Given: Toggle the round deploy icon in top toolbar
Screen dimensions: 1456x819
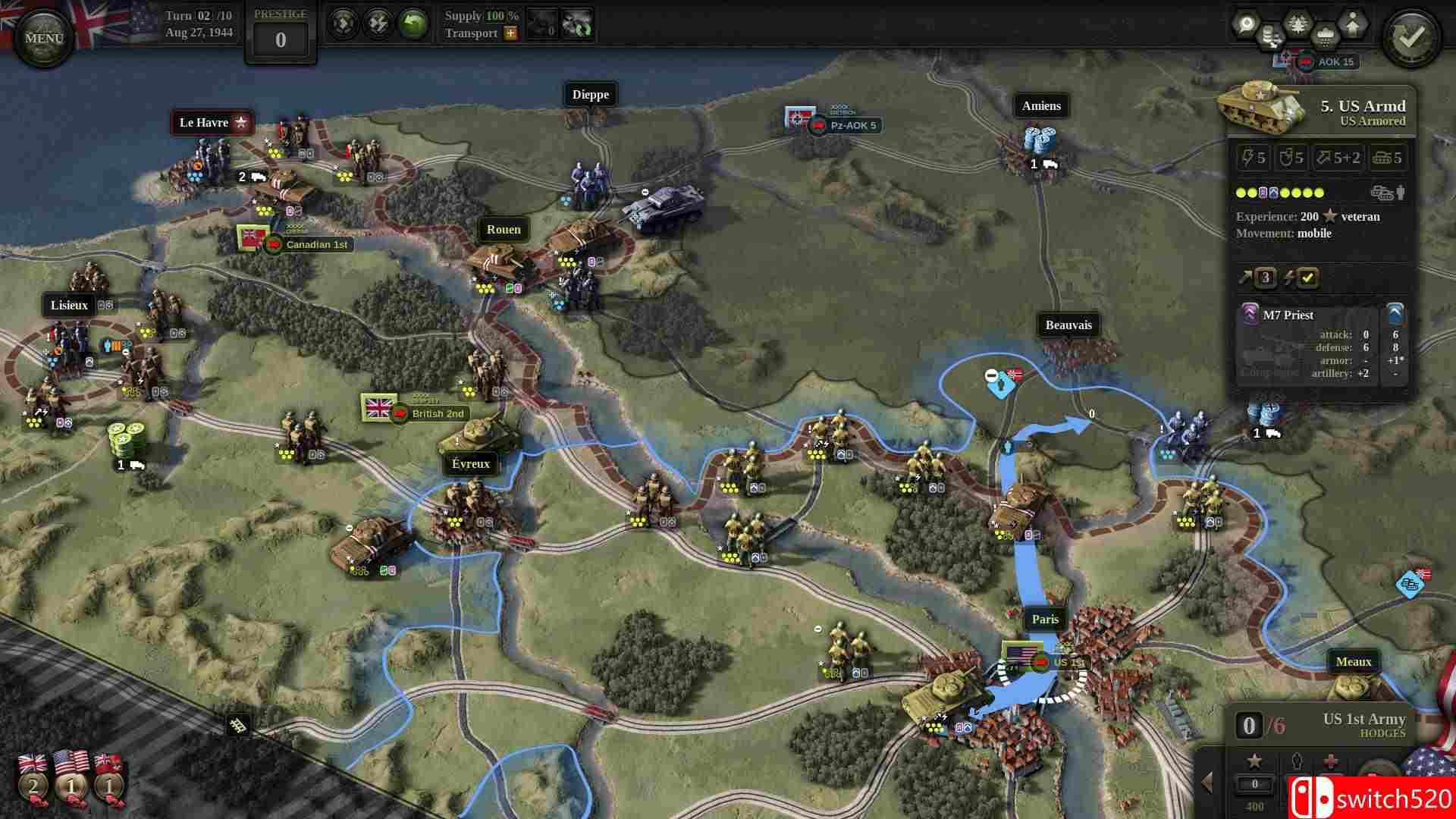Looking at the screenshot, I should pos(345,24).
